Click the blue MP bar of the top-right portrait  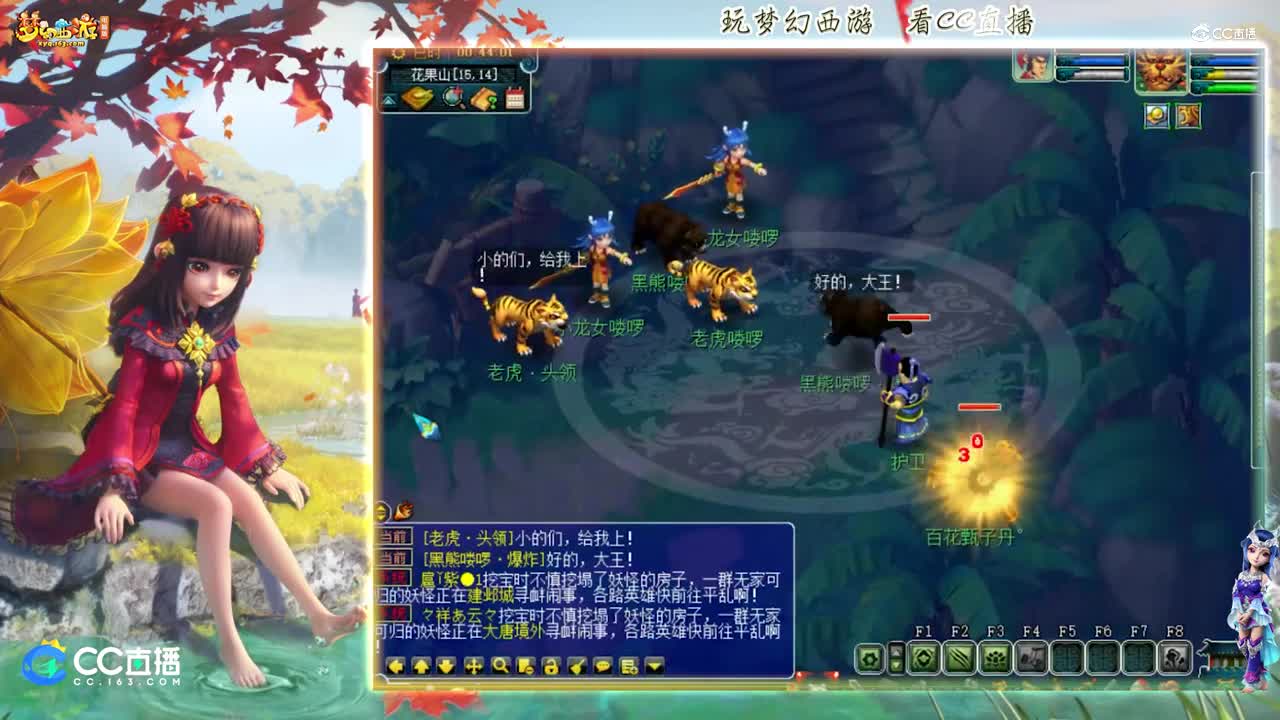point(1090,60)
